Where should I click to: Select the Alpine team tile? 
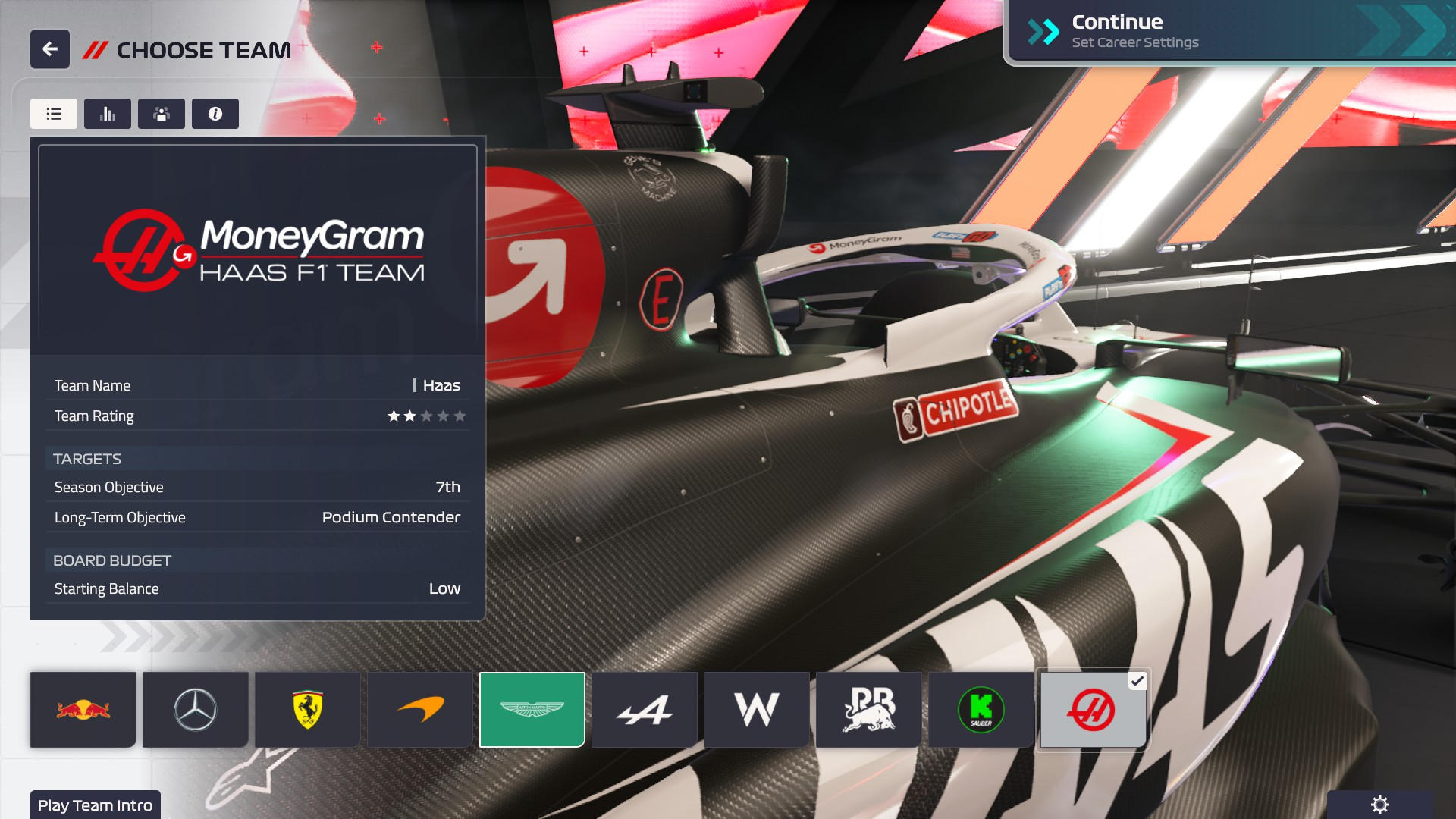click(x=645, y=710)
